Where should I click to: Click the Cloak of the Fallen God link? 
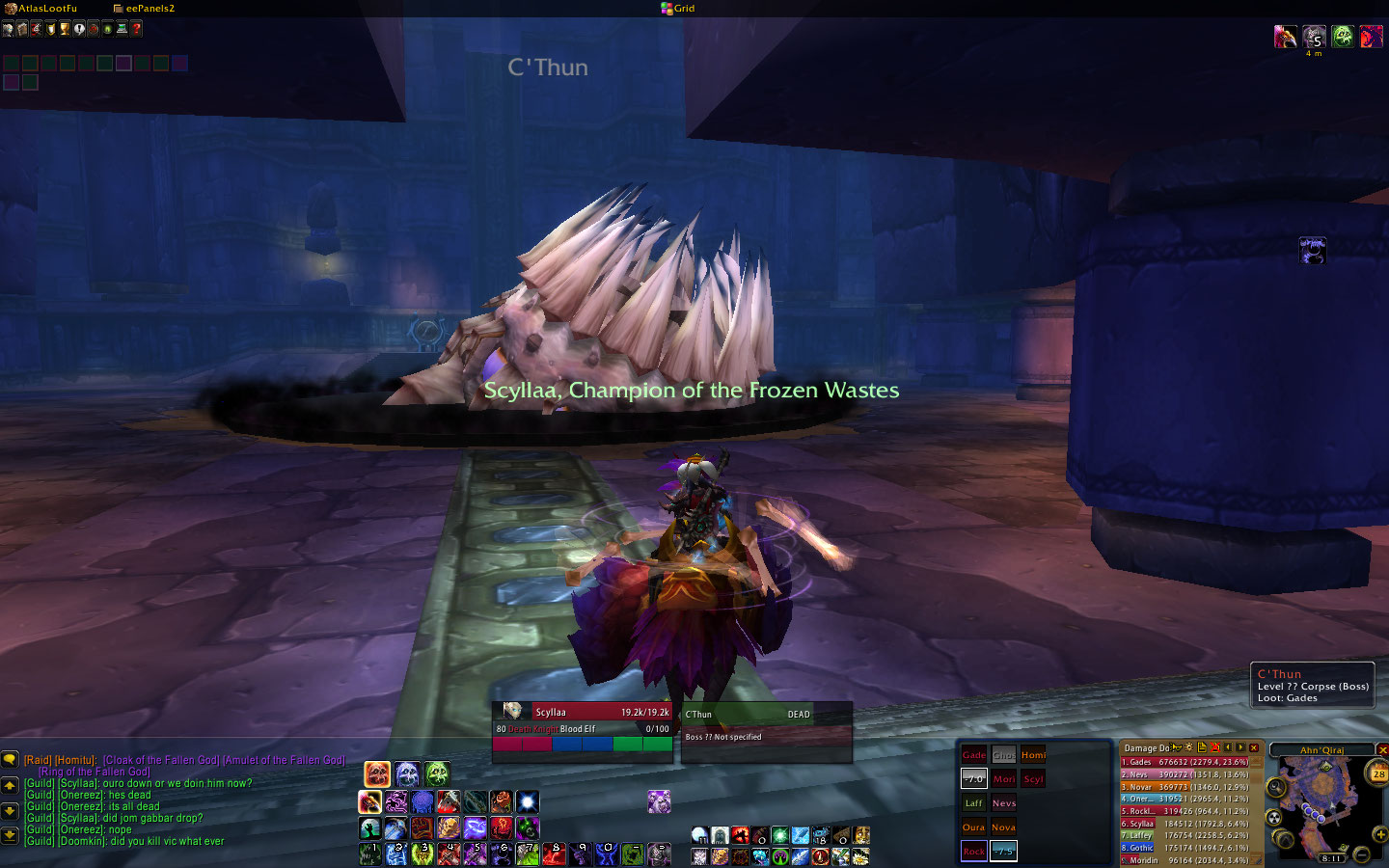coord(160,760)
